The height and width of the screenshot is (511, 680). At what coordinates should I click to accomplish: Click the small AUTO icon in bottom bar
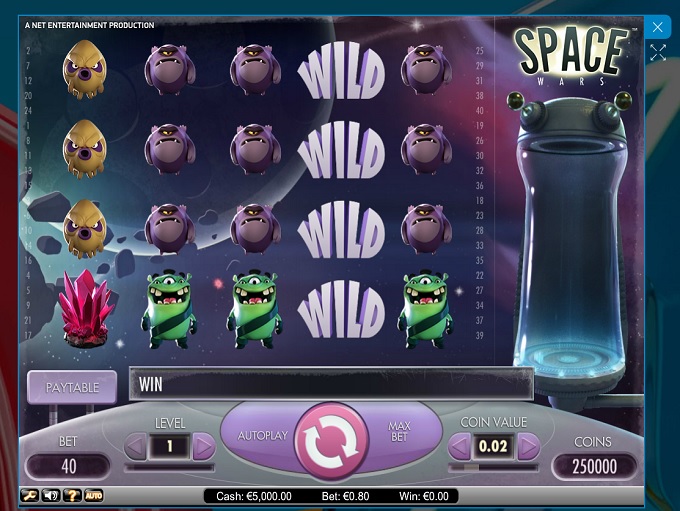pos(94,495)
